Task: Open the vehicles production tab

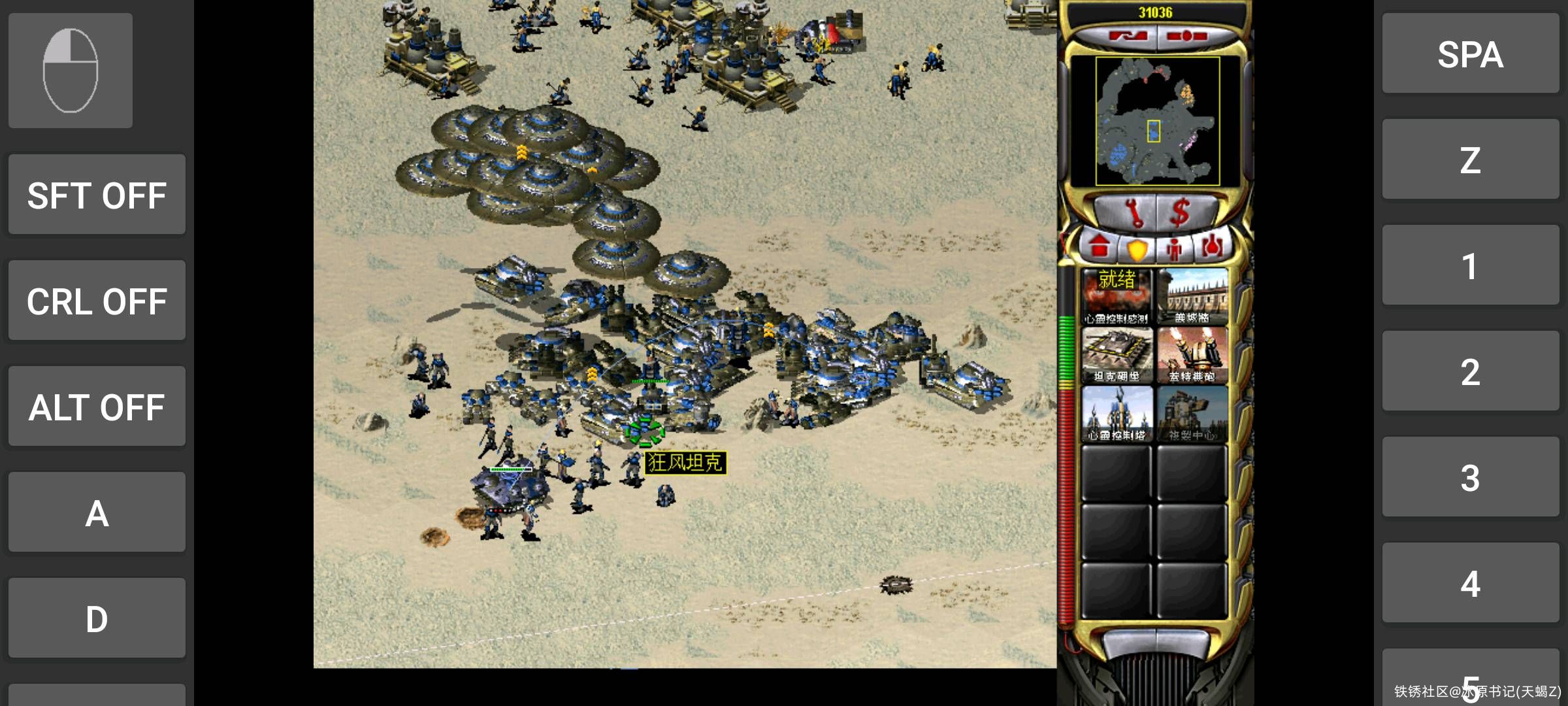Action: (x=1212, y=248)
